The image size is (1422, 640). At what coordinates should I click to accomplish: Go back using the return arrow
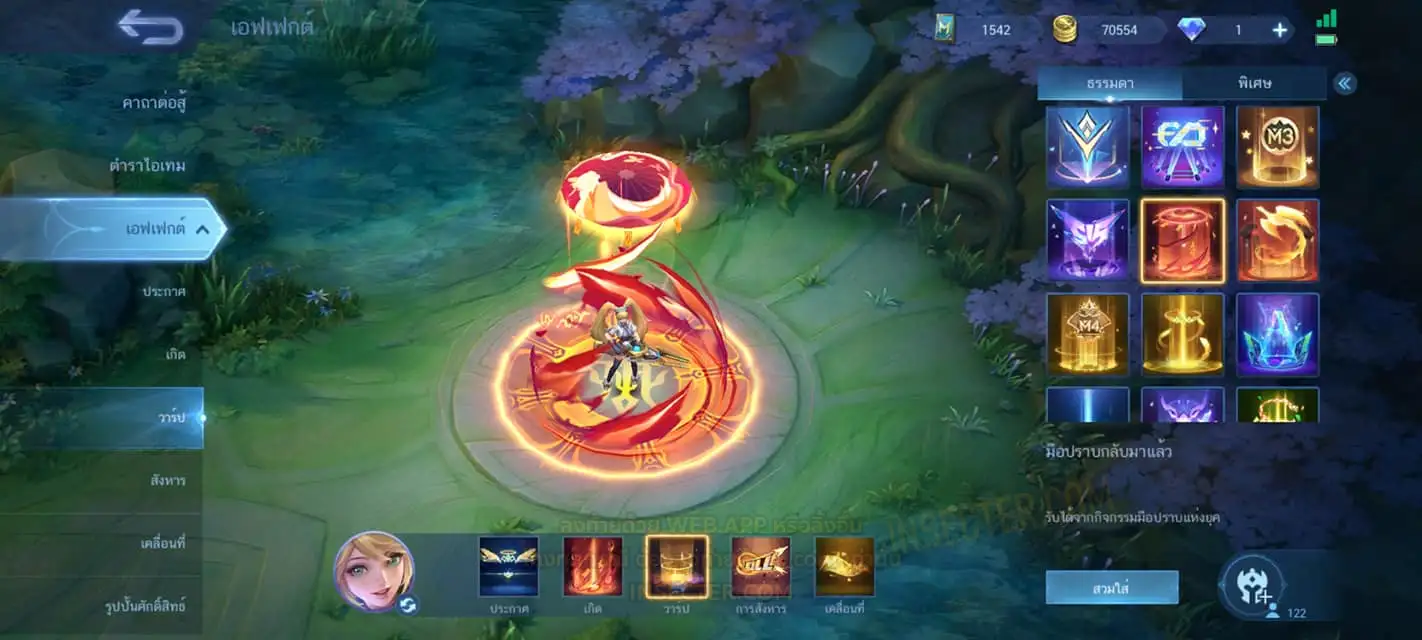[x=151, y=27]
